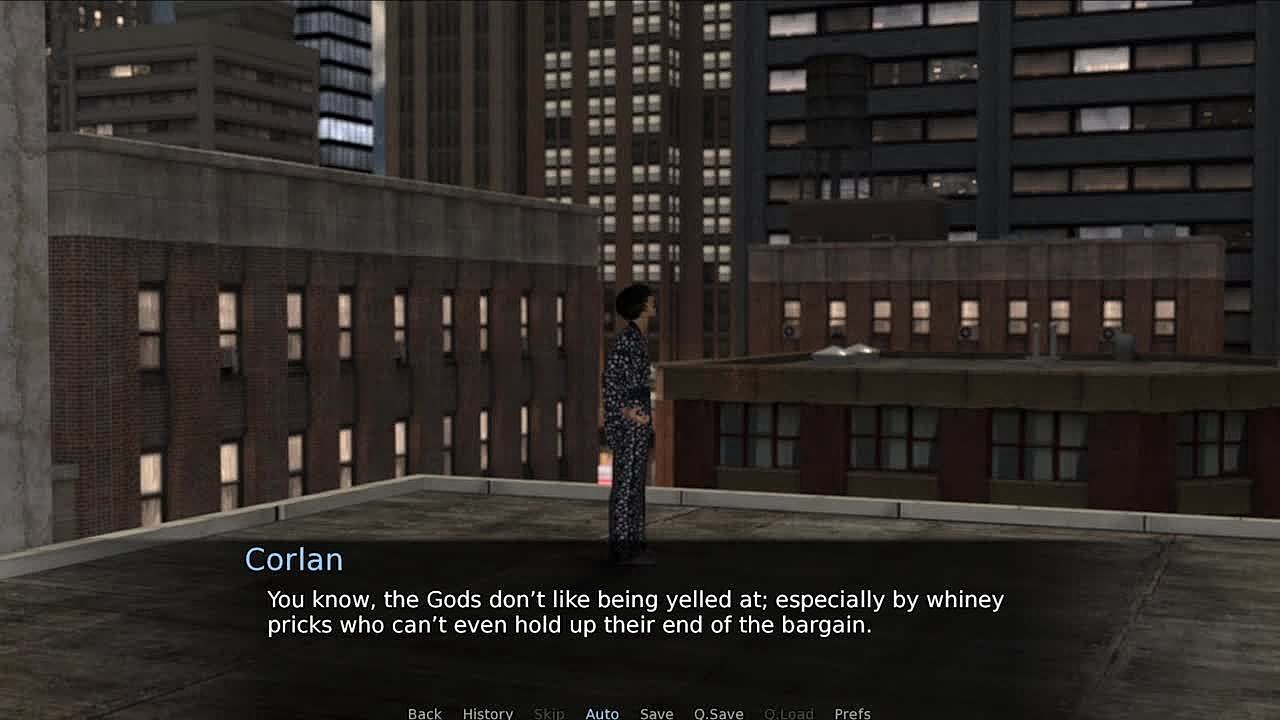
Task: Quick save with Q.Save
Action: 718,713
